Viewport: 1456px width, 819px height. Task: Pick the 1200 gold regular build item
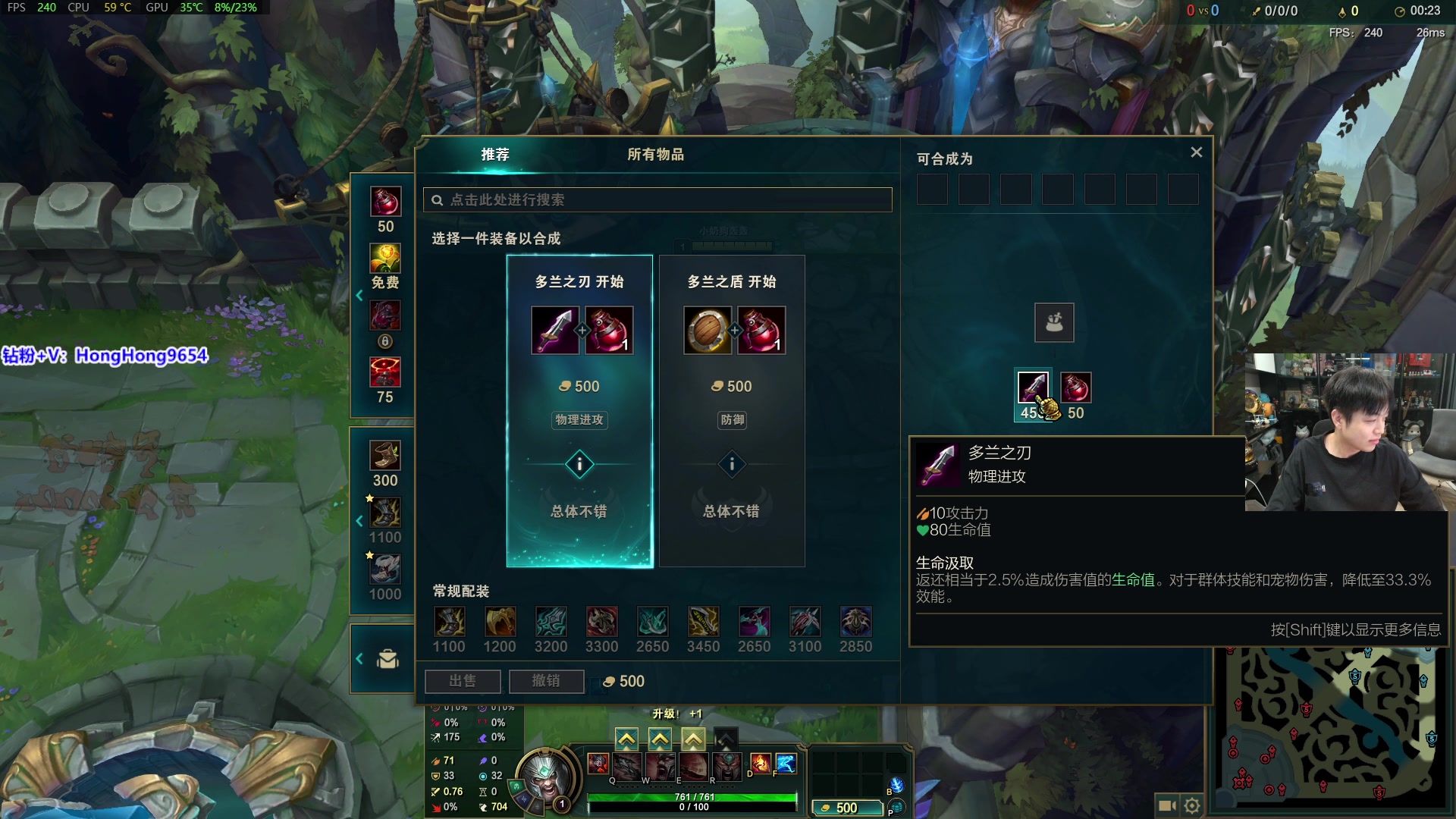500,623
